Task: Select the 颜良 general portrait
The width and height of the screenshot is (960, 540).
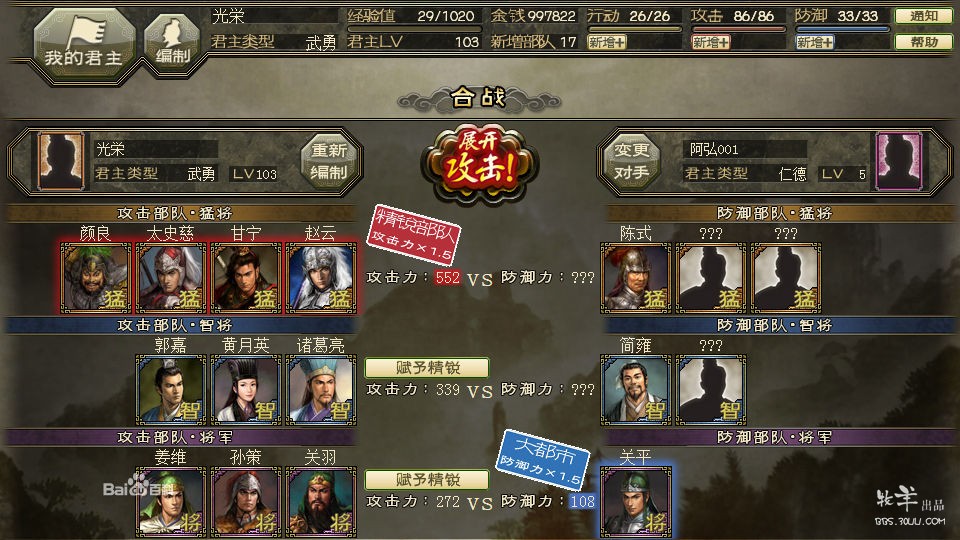Action: (96, 277)
